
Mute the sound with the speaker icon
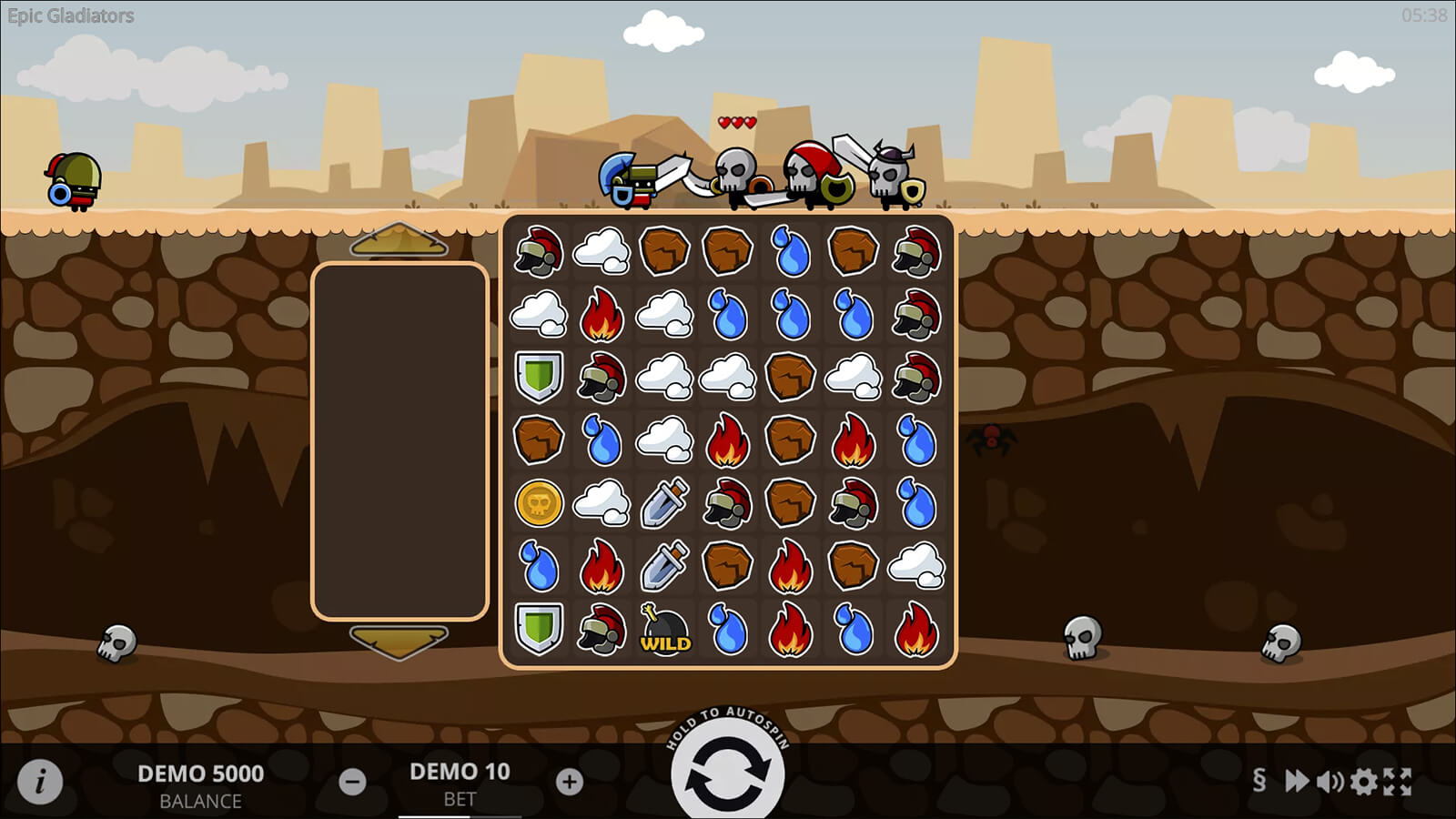1330,781
